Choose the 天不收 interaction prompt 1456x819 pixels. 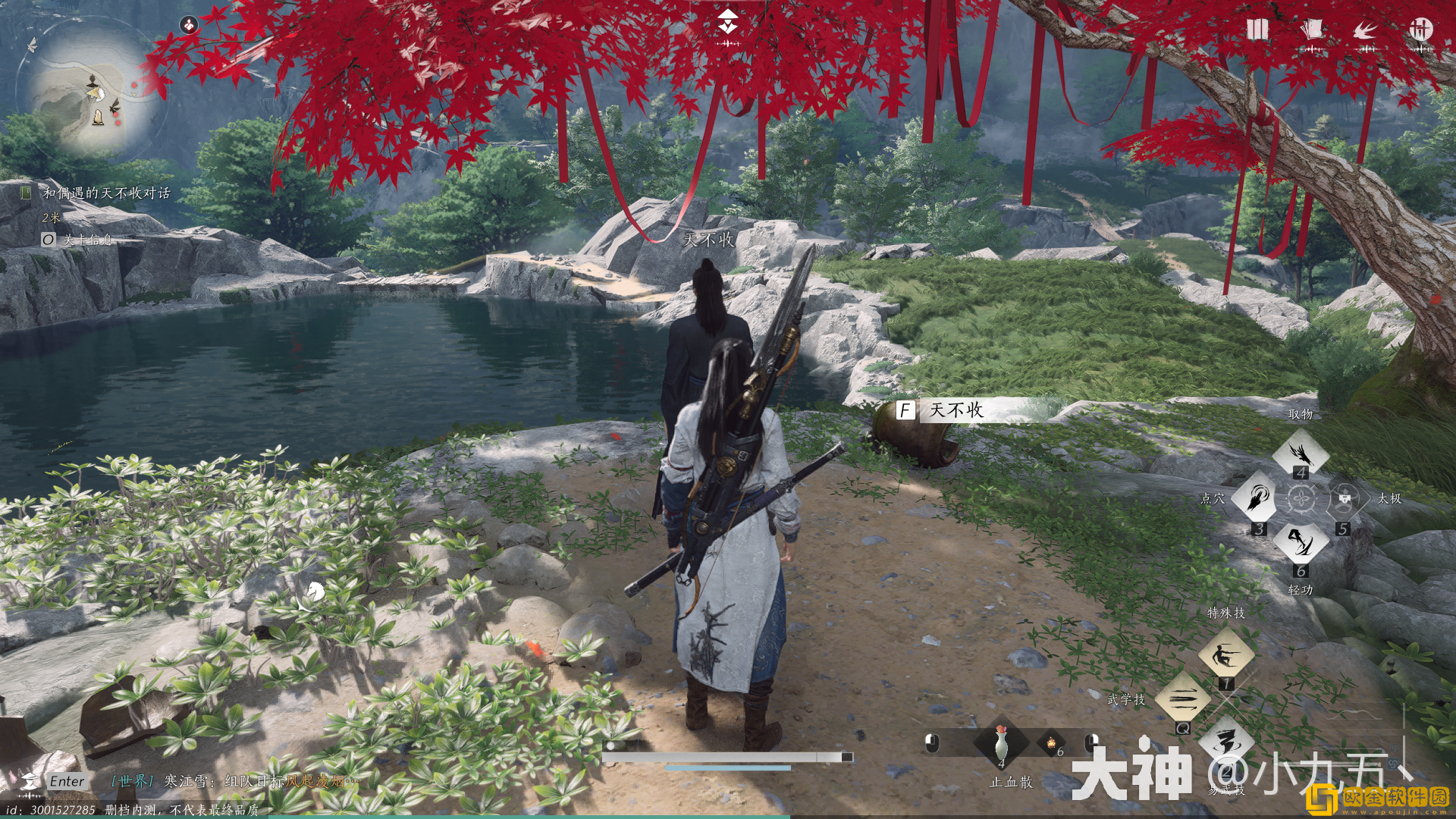pos(955,410)
